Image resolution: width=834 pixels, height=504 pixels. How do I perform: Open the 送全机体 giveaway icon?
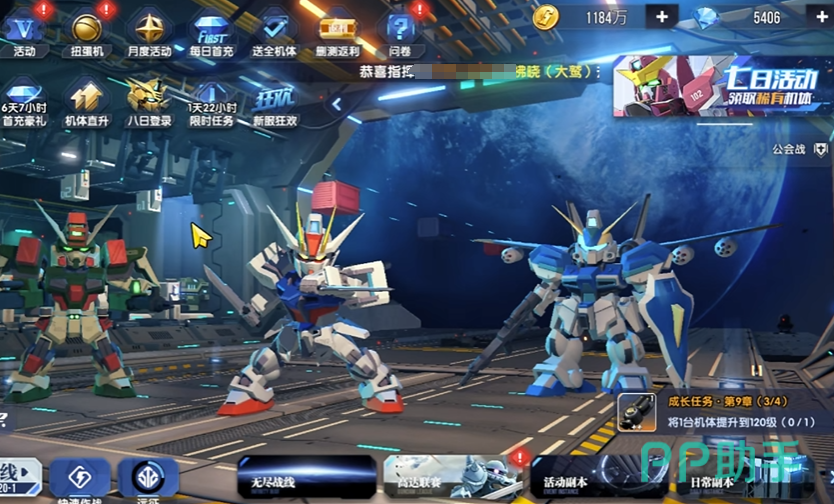[273, 31]
